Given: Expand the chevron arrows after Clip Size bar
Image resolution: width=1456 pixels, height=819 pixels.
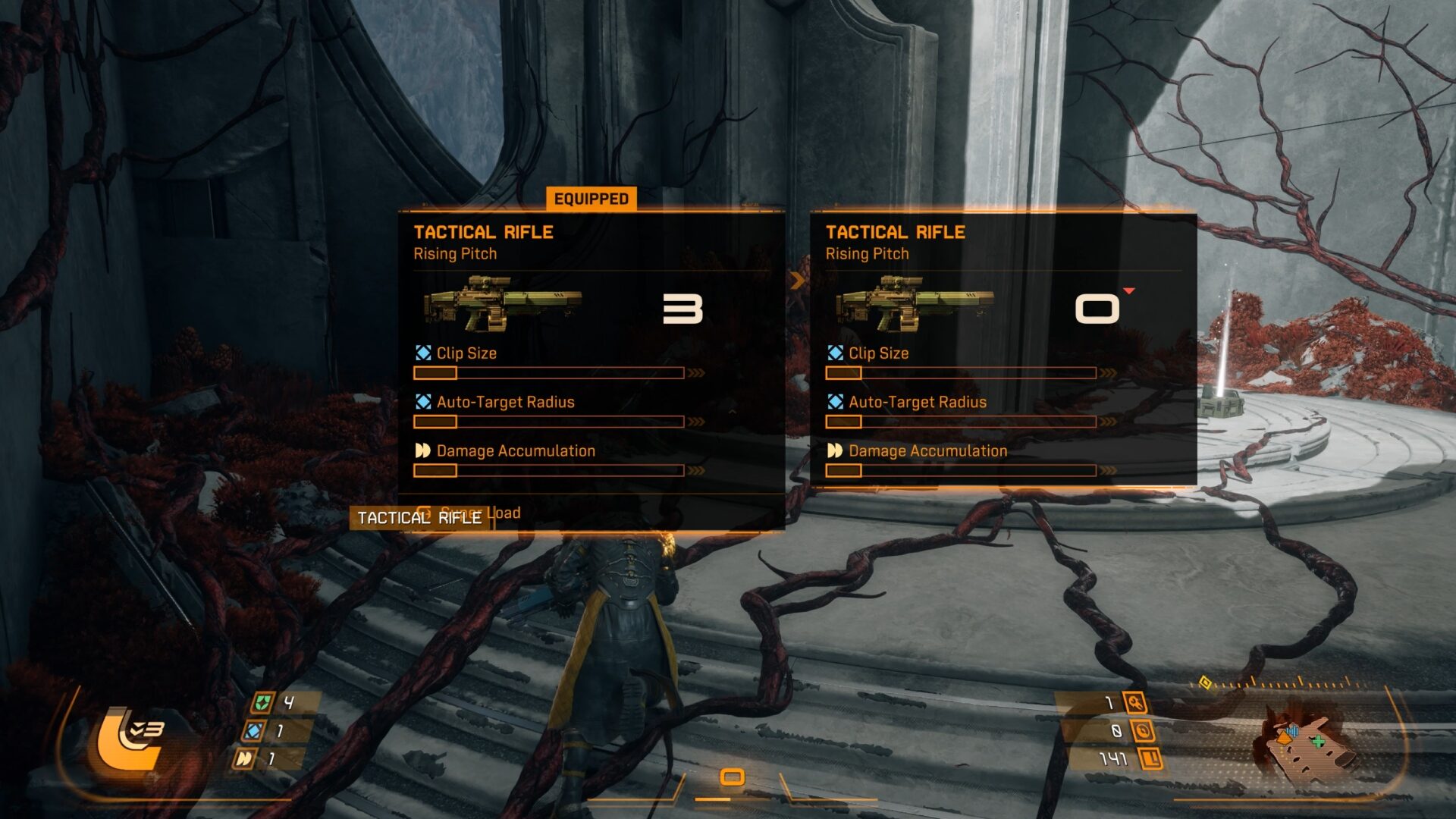Looking at the screenshot, I should point(695,373).
